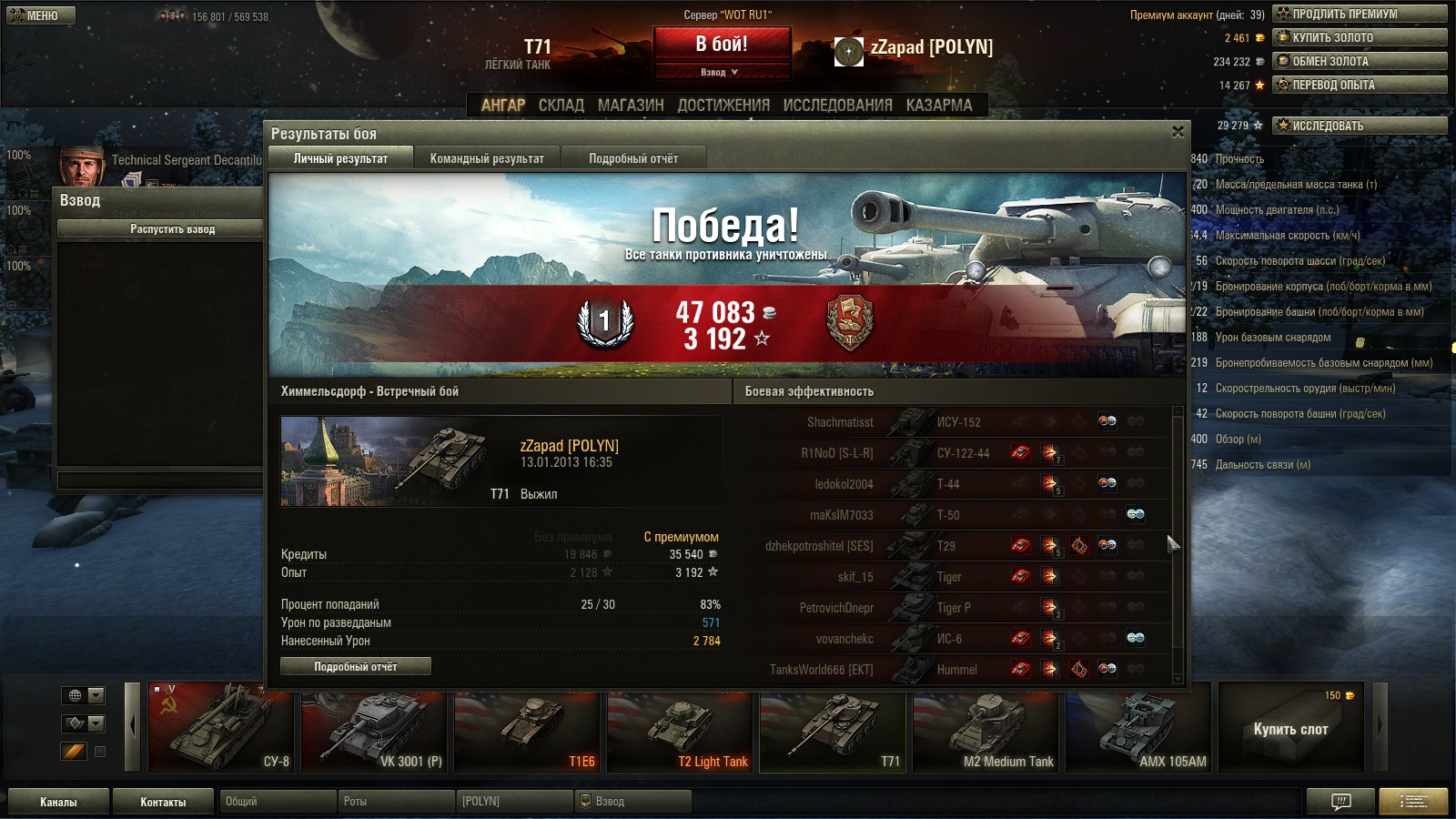
Task: Select the СУ-8 tank in carousel
Action: (221, 728)
